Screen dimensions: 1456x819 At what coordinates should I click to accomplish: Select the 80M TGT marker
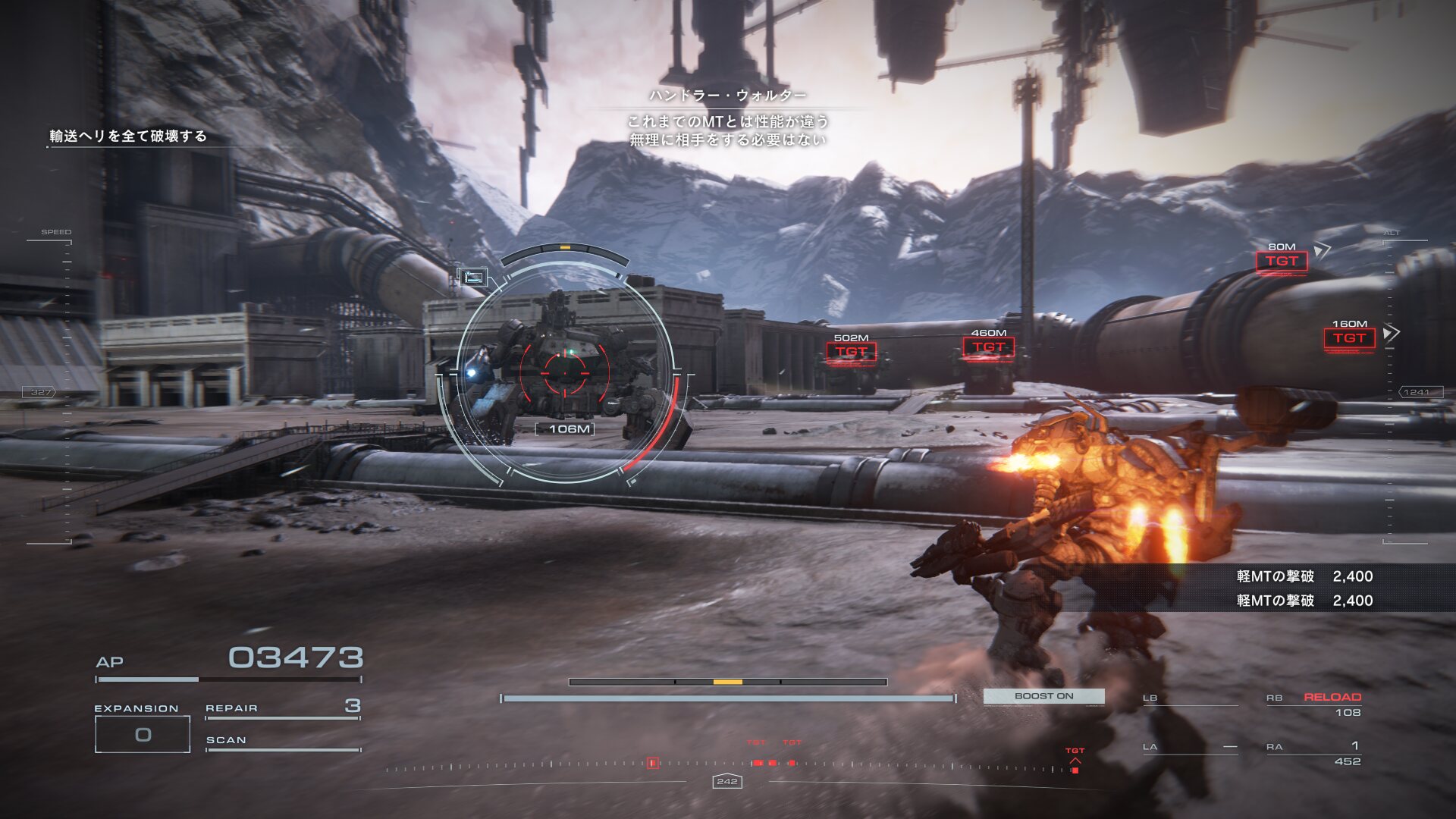click(1282, 261)
